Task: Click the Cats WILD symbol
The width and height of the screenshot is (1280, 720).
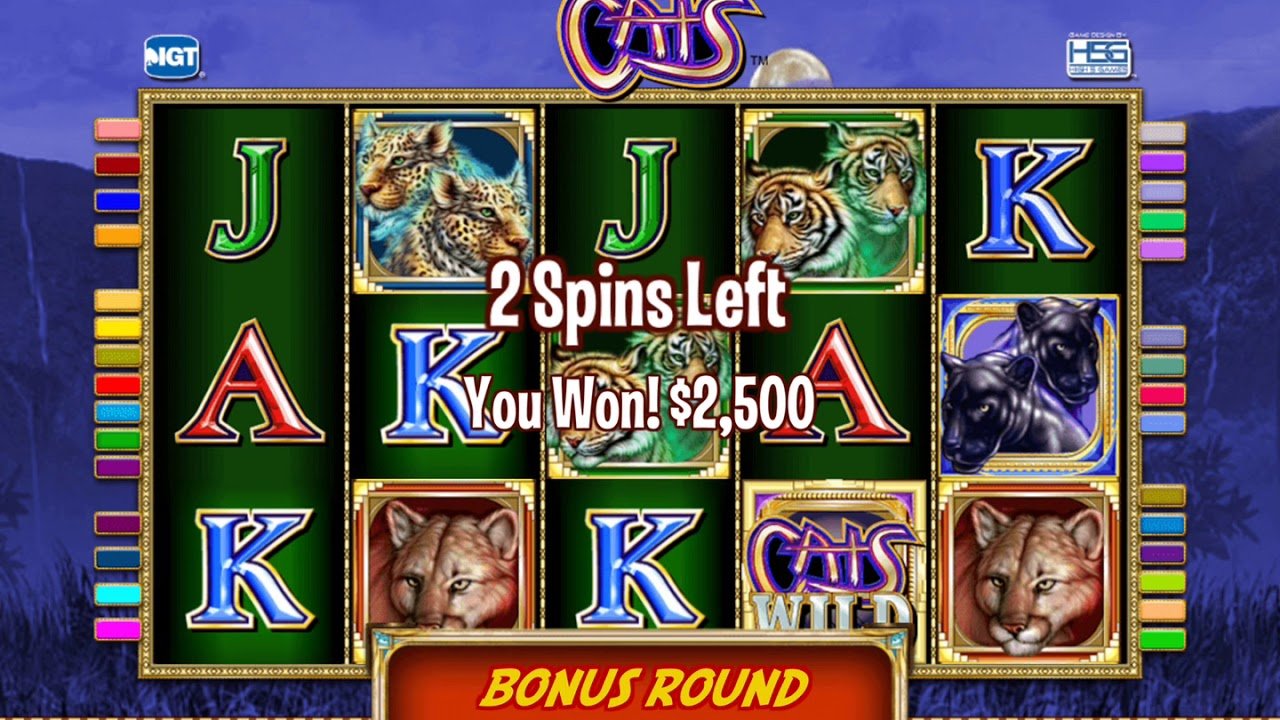Action: pyautogui.click(x=833, y=560)
